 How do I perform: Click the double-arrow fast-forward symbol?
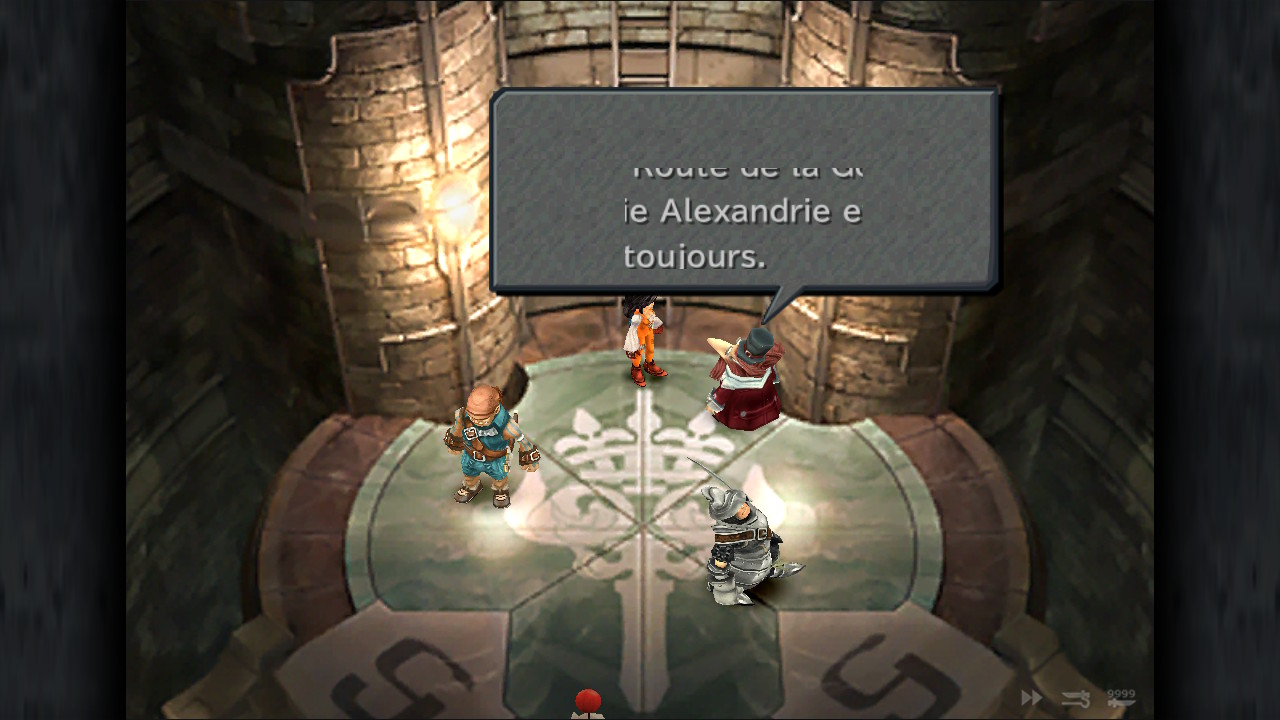(1030, 697)
